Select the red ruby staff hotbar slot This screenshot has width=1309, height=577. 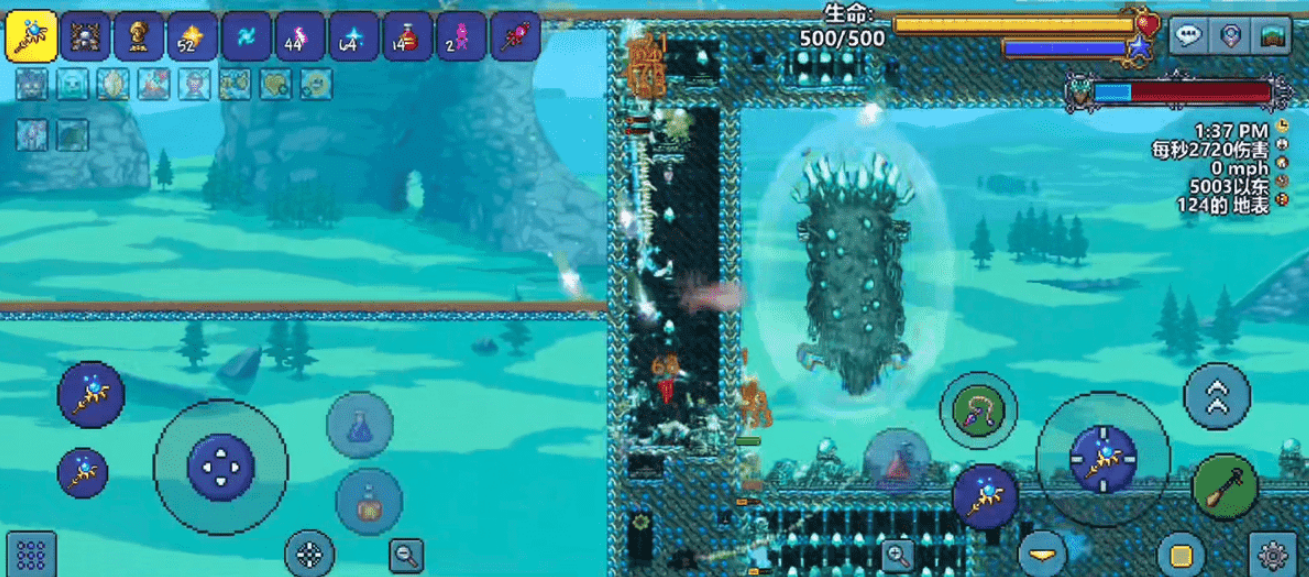coord(513,38)
